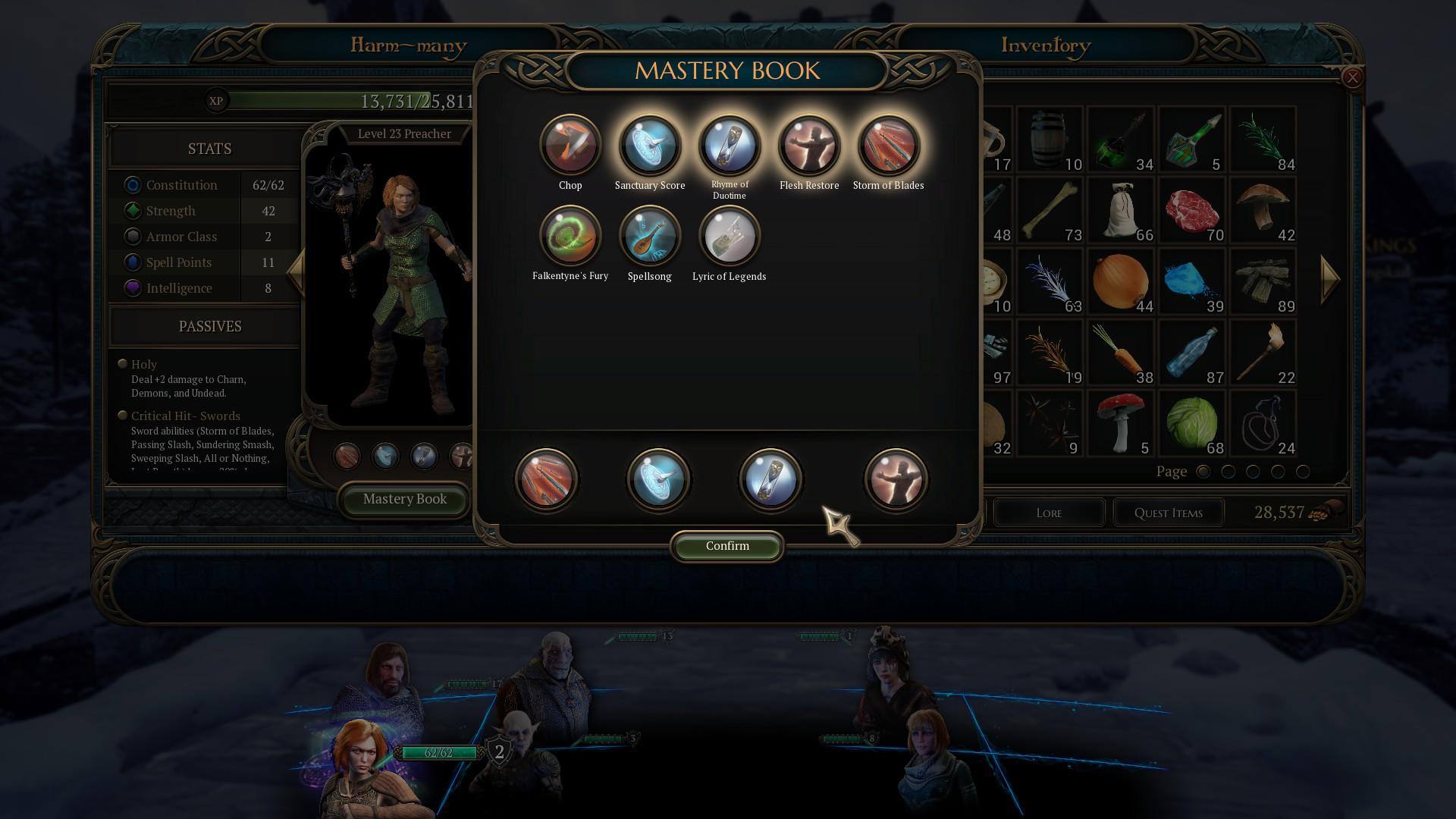Select the carrot inventory slot
1456x819 pixels.
point(1120,353)
